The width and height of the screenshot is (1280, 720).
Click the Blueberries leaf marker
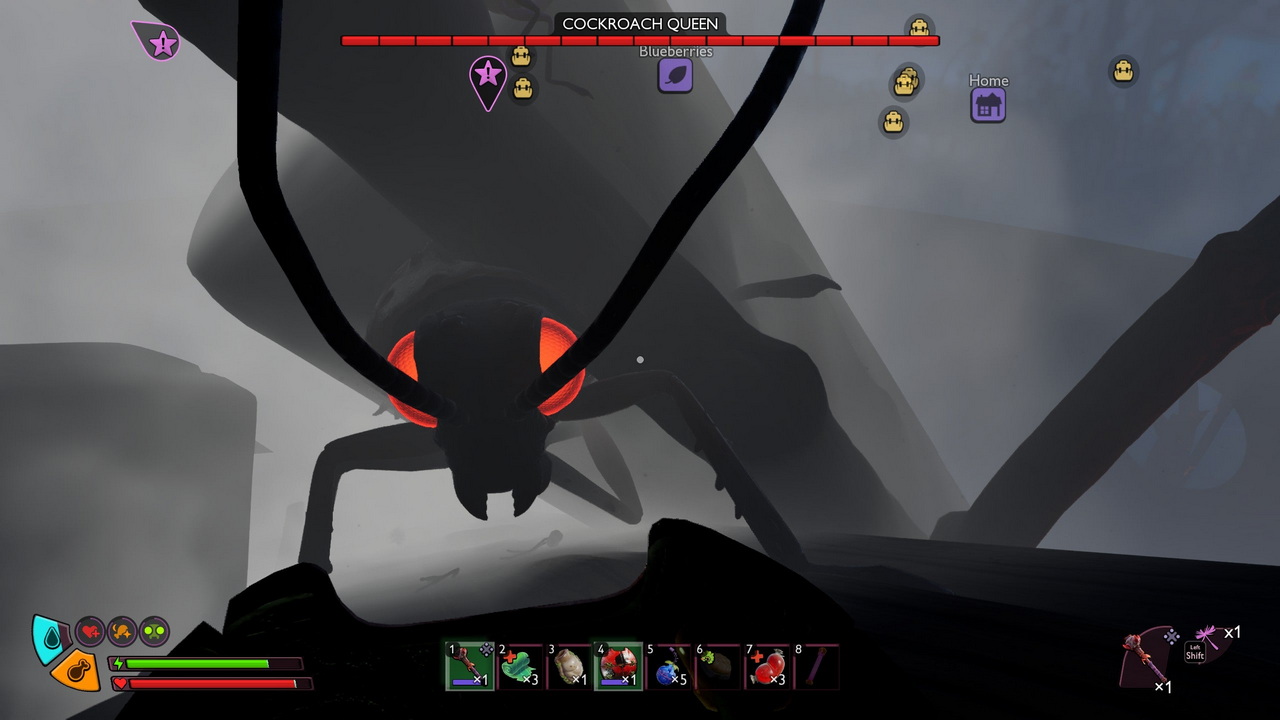coord(676,75)
